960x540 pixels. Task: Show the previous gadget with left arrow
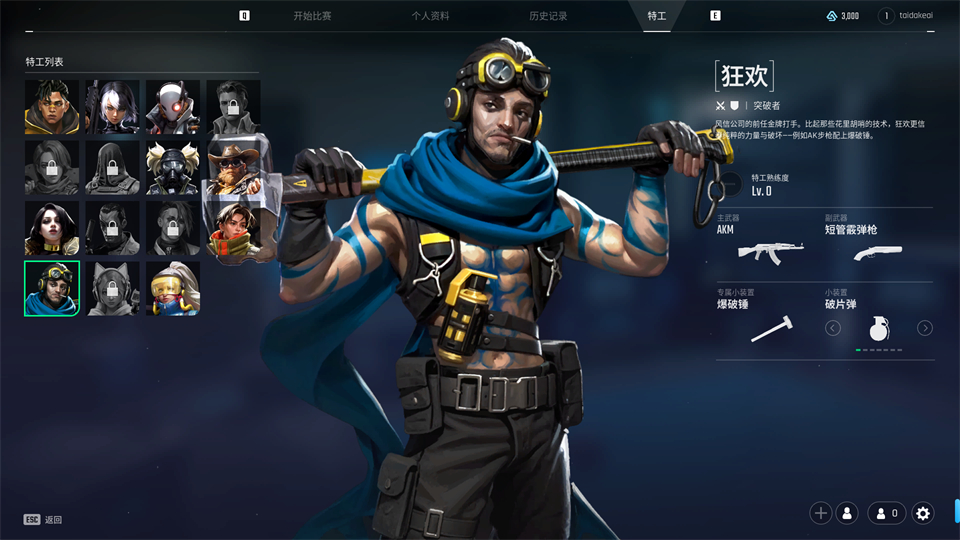pyautogui.click(x=833, y=328)
